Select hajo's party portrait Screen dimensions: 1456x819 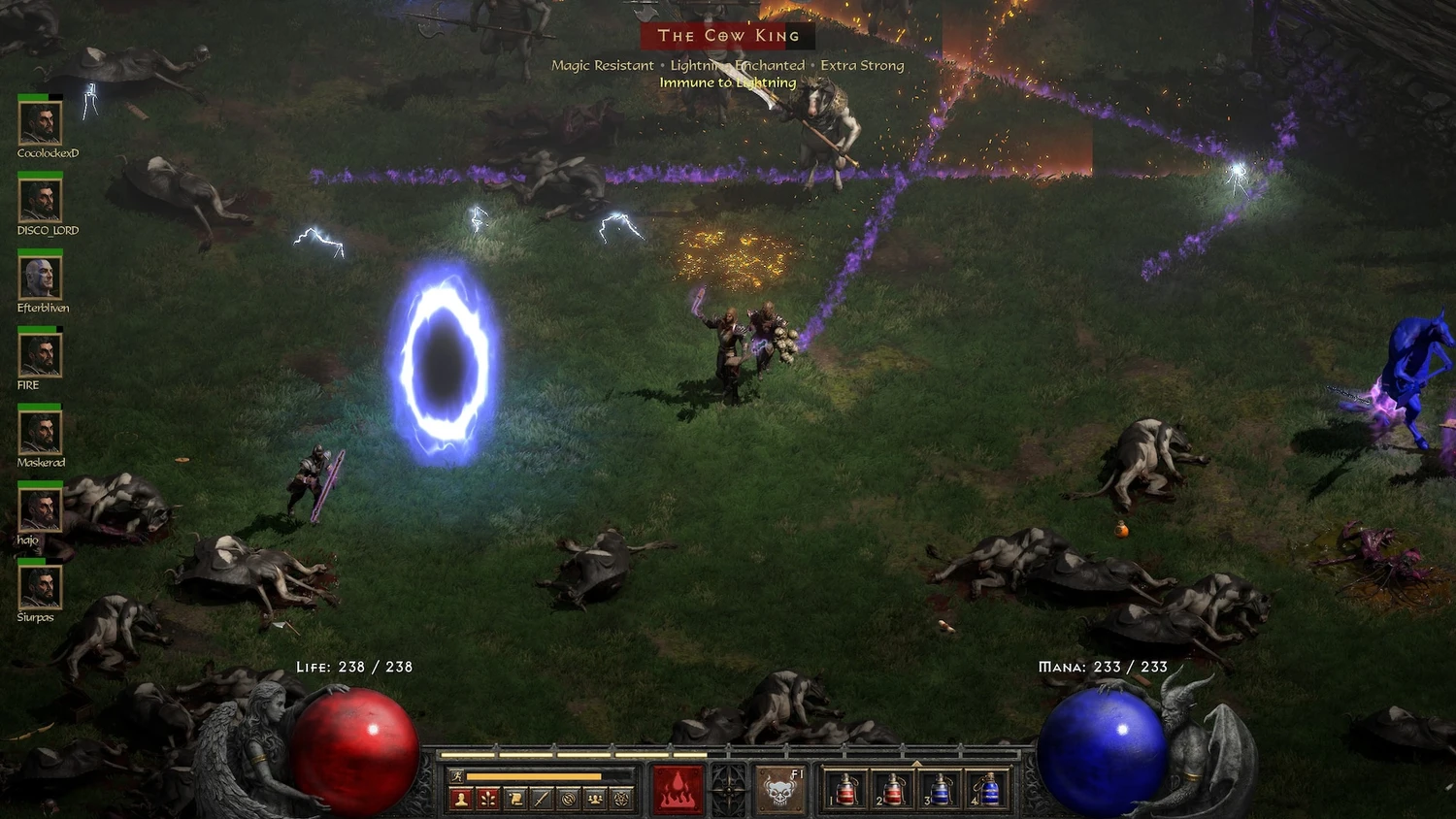click(40, 510)
